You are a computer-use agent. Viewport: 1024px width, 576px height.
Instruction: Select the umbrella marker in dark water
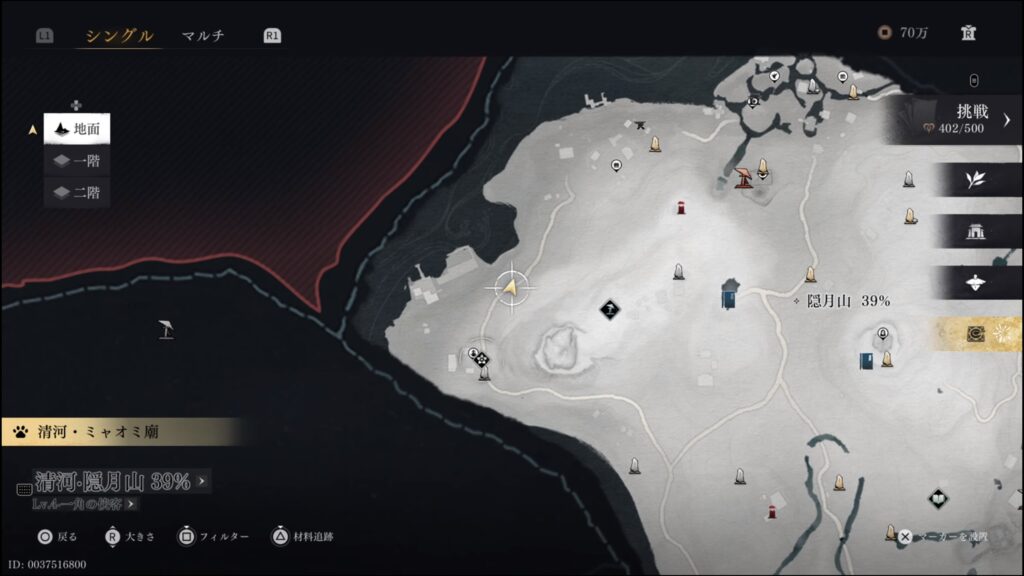pyautogui.click(x=167, y=328)
